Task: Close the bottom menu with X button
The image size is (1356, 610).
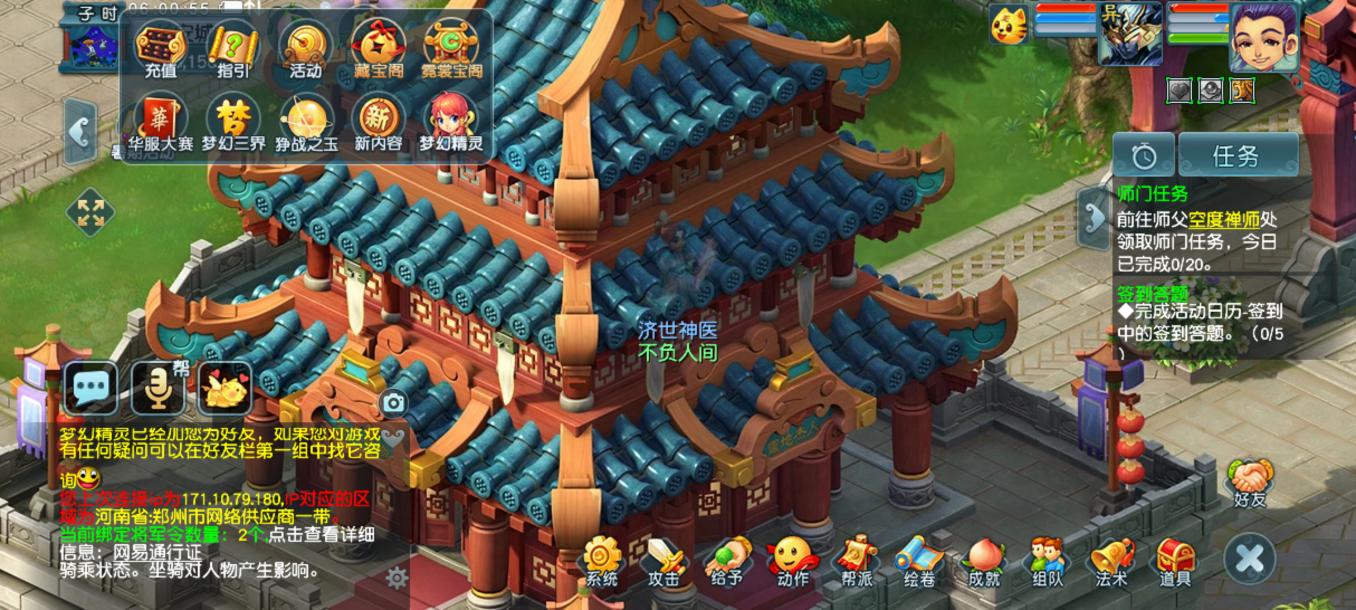Action: tap(1250, 559)
